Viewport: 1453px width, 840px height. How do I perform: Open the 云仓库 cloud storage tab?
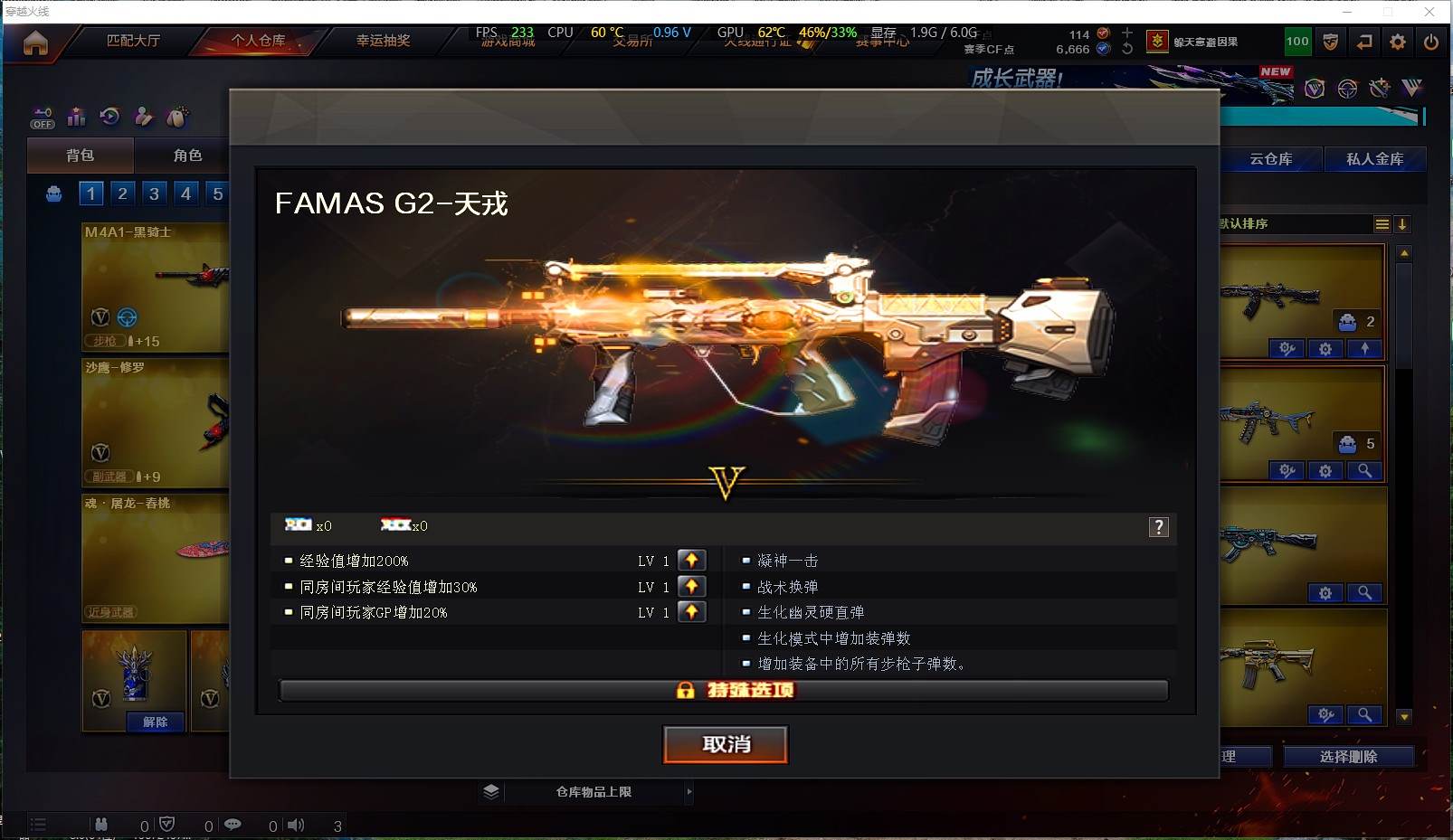[x=1270, y=159]
